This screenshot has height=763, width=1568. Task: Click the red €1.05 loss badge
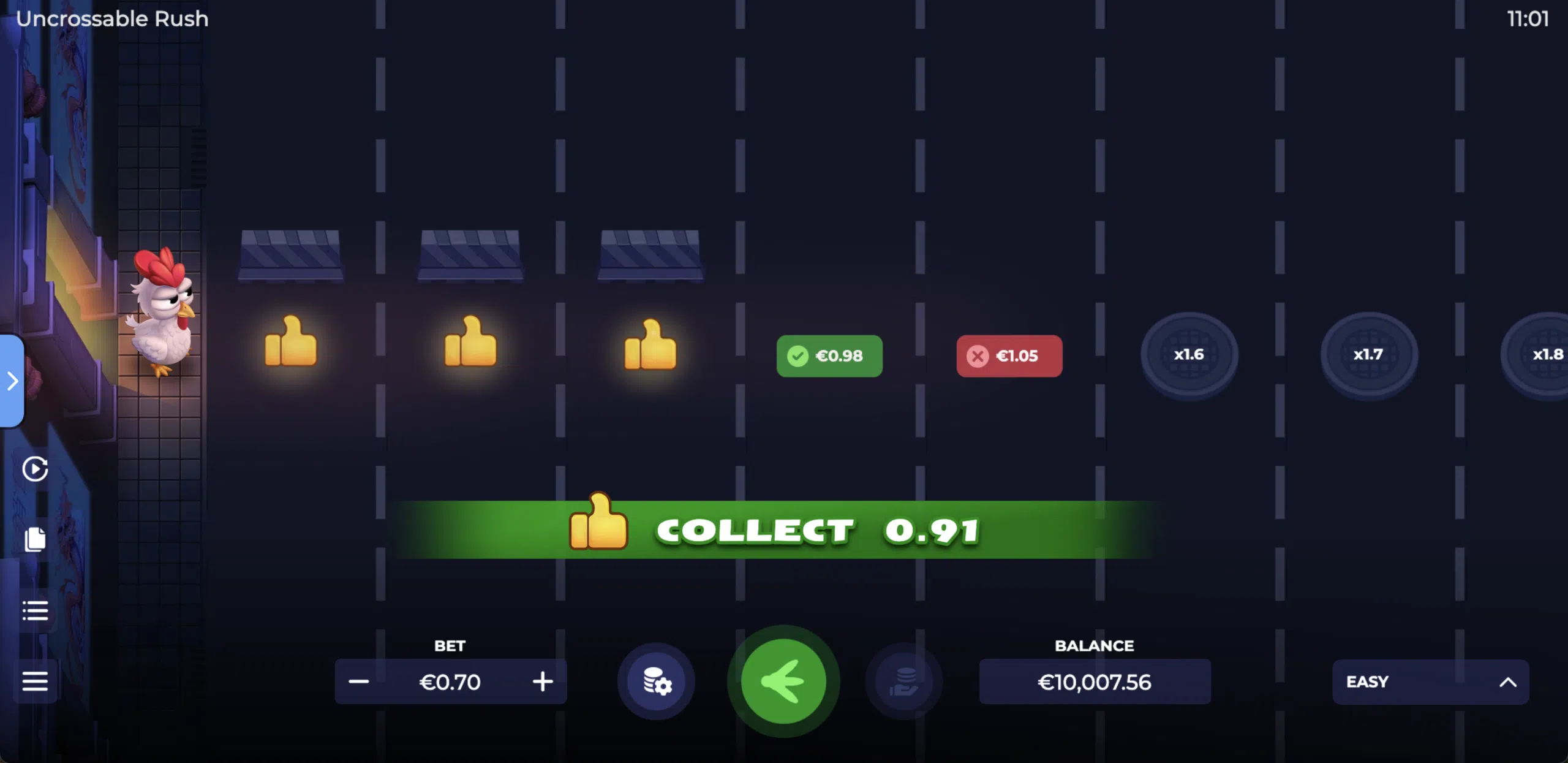pos(1009,355)
